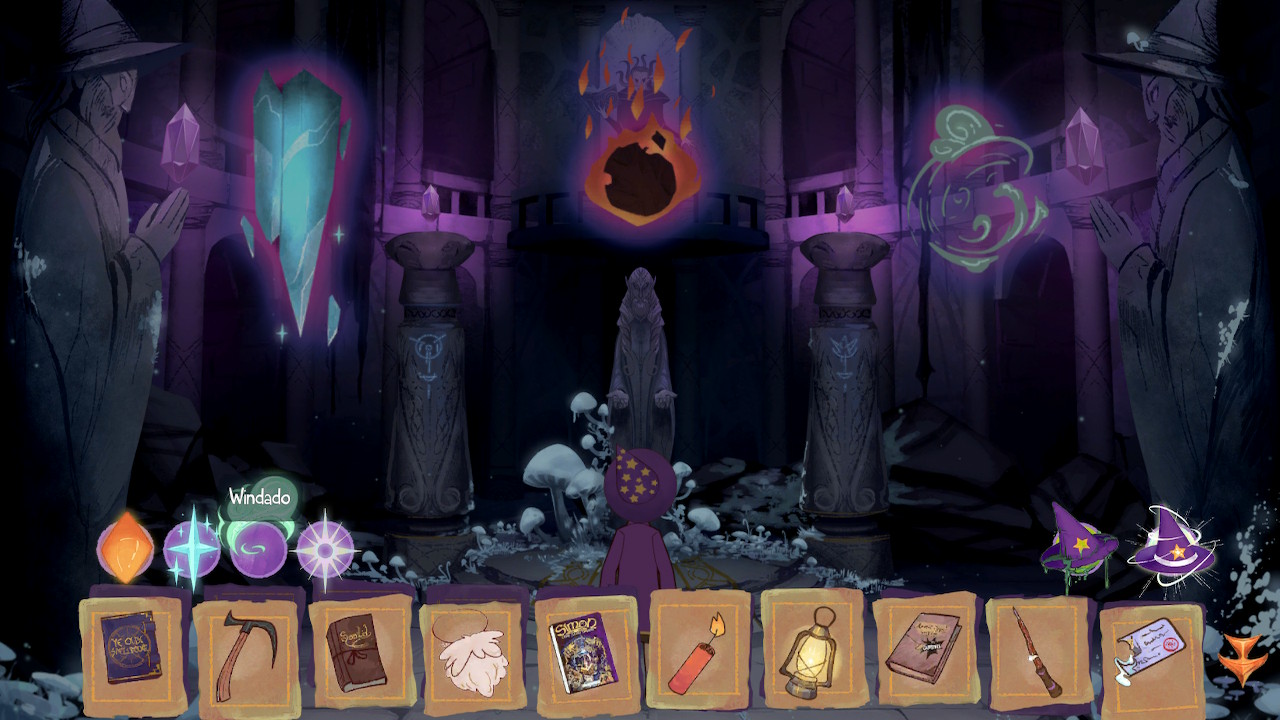Activate the white starburst light spell

pyautogui.click(x=325, y=549)
